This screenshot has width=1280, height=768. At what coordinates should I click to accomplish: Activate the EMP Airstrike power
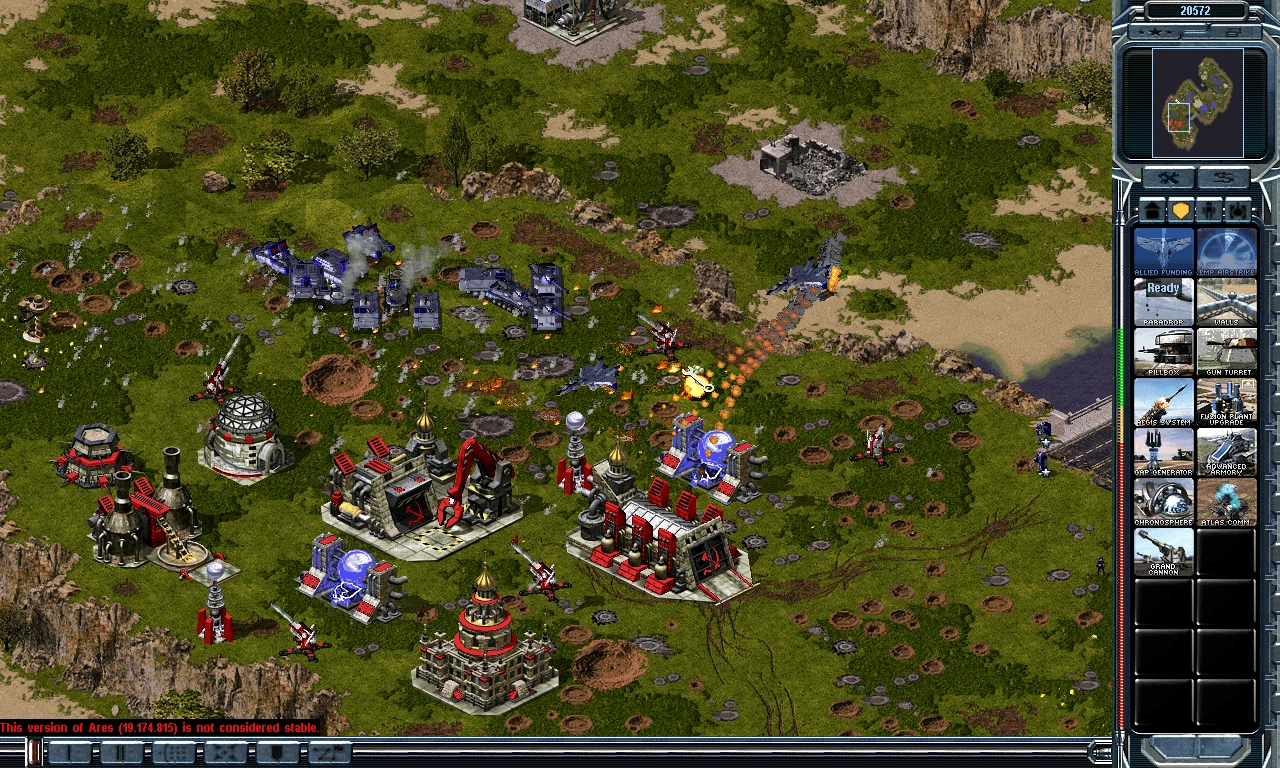point(1226,252)
